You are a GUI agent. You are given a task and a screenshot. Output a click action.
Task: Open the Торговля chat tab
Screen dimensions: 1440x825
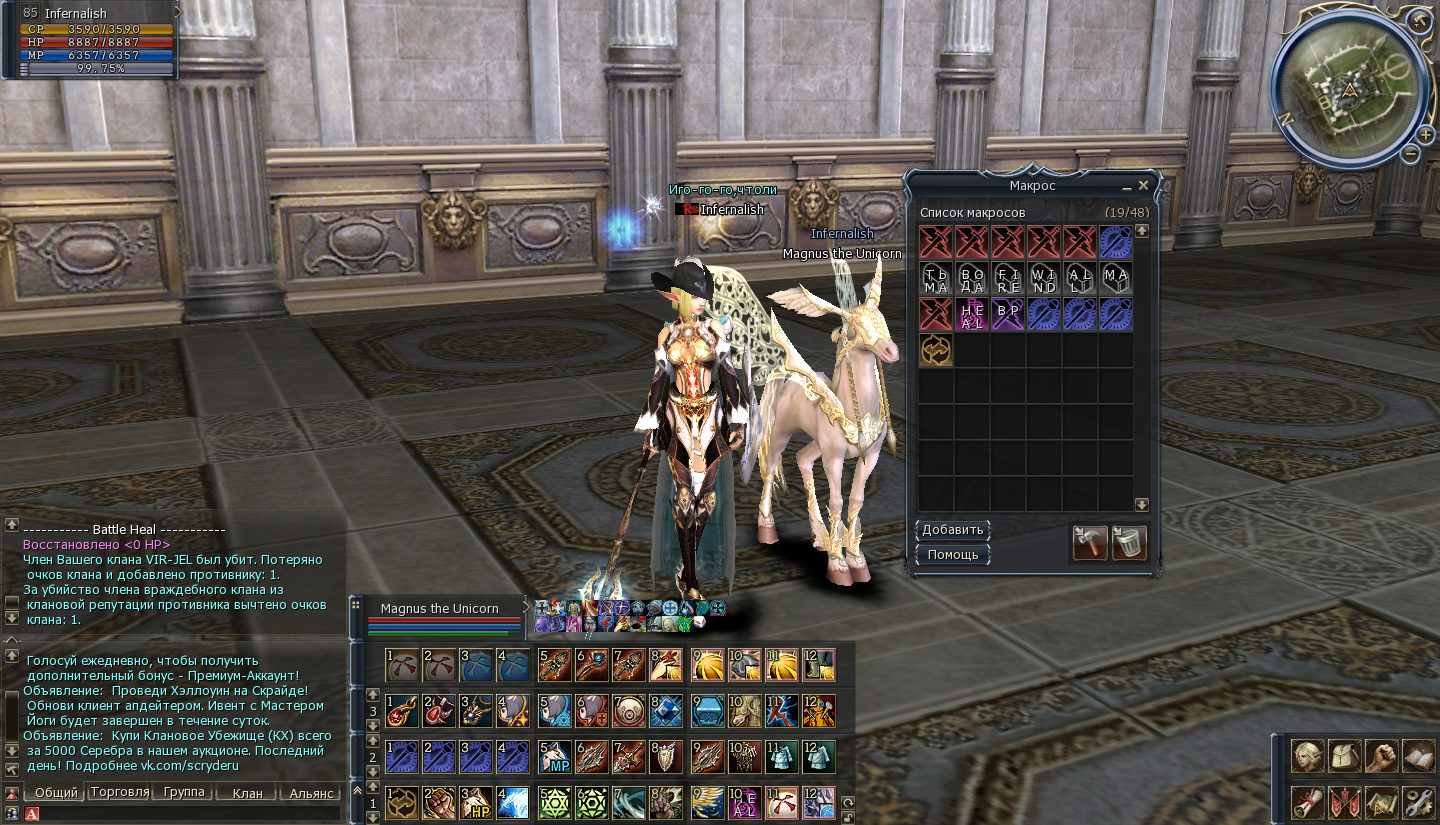coord(119,792)
